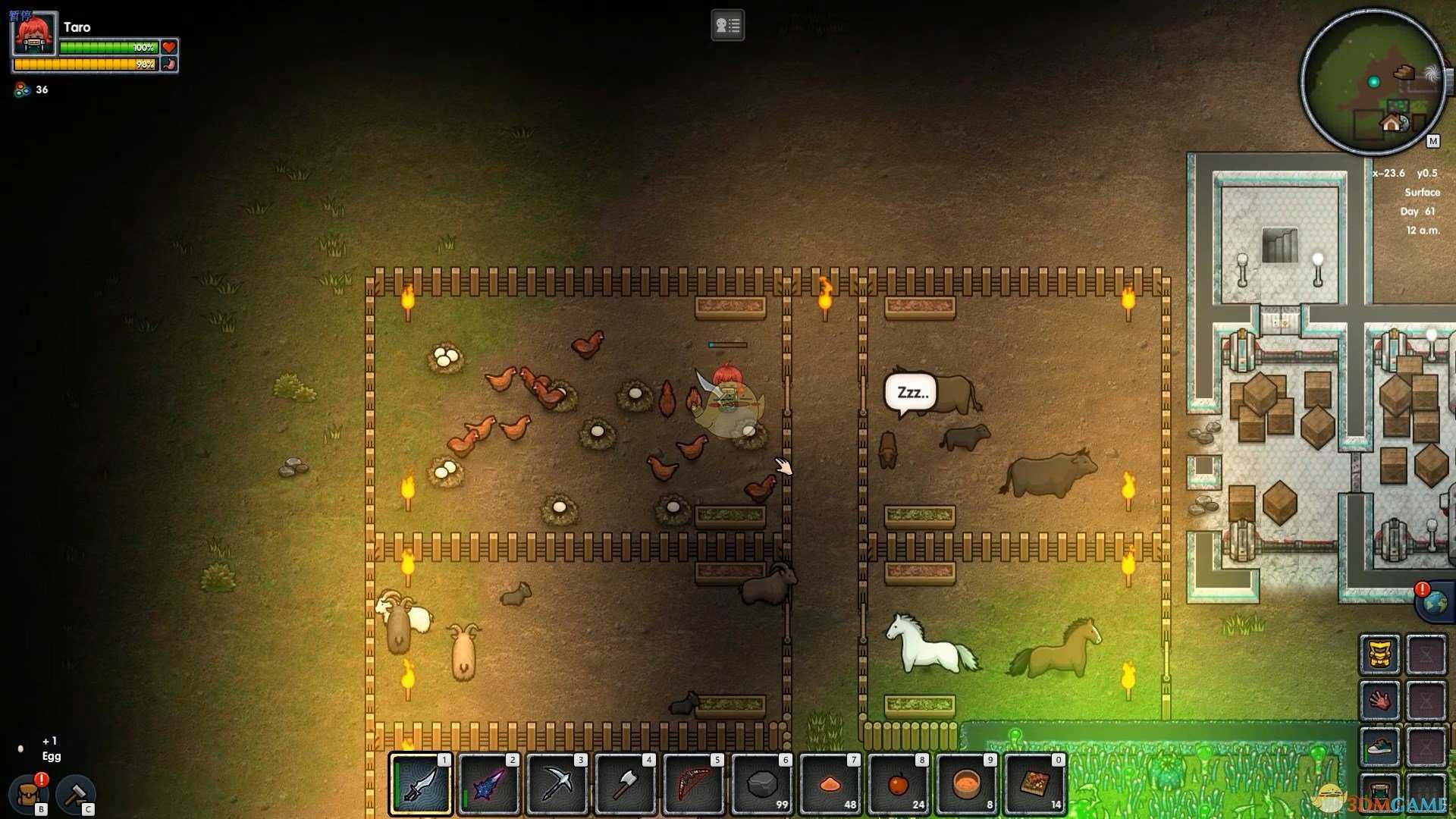Open the globe world icon
The width and height of the screenshot is (1456, 819).
coord(1434,604)
